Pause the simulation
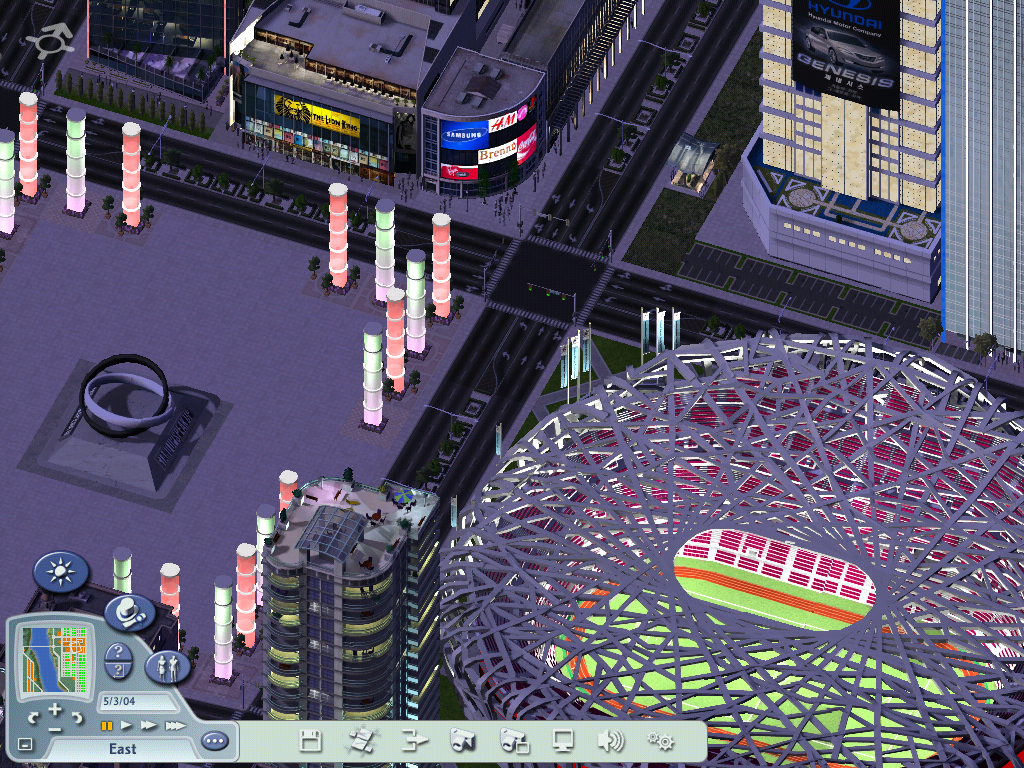This screenshot has width=1024, height=768. click(106, 725)
